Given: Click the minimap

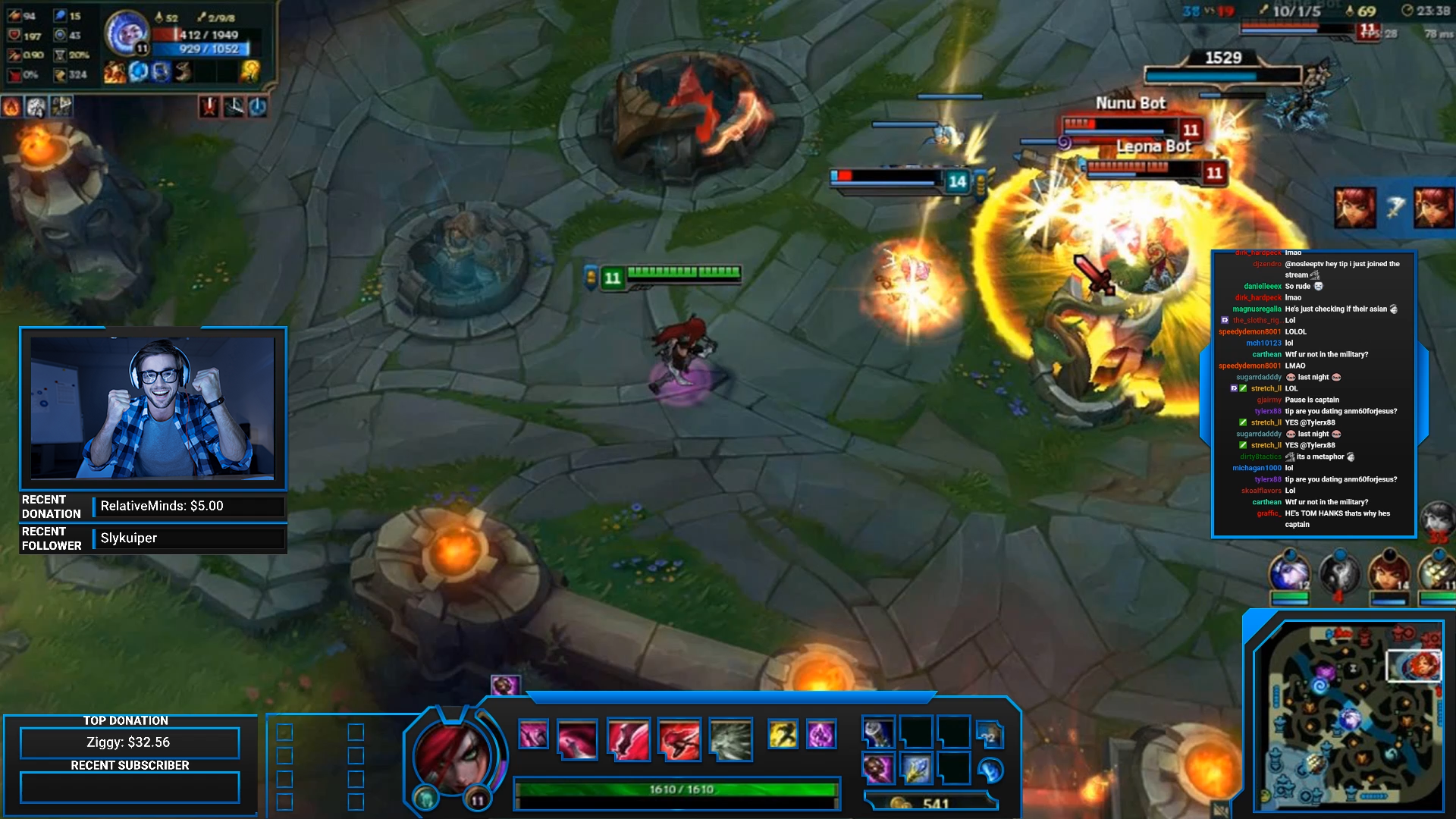Looking at the screenshot, I should (x=1348, y=715).
